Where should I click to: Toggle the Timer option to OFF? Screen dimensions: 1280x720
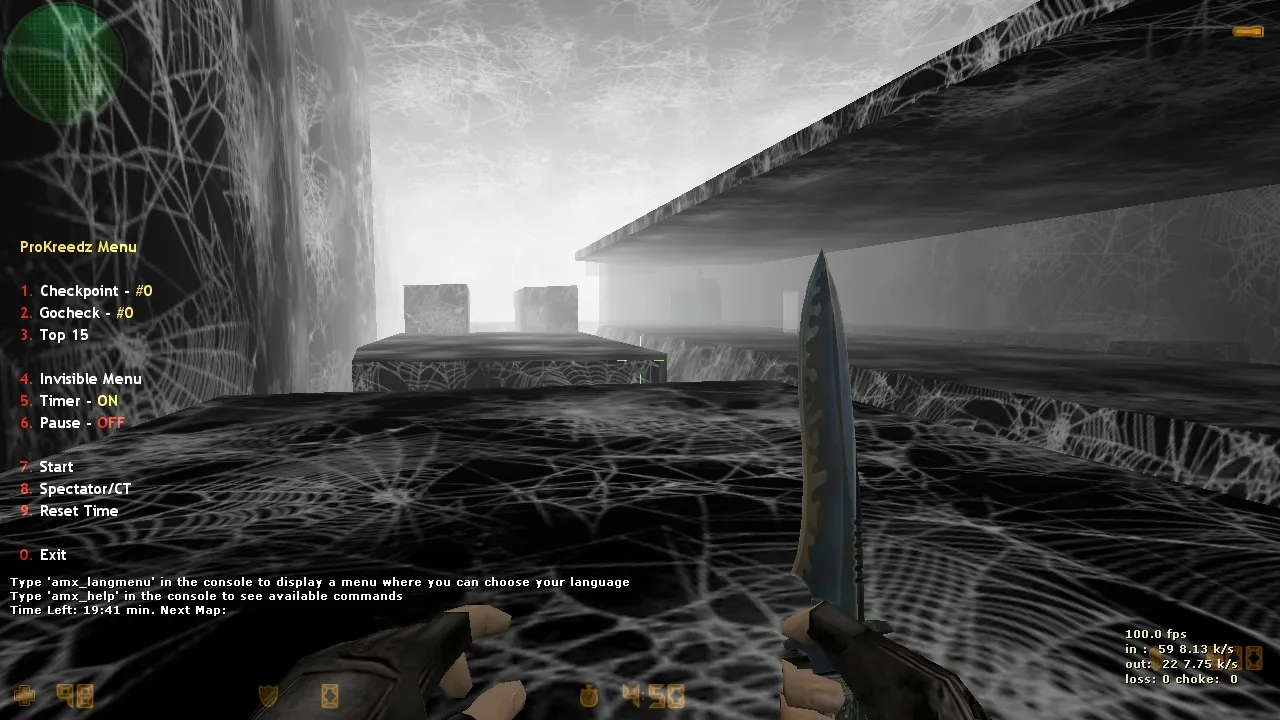tap(77, 400)
